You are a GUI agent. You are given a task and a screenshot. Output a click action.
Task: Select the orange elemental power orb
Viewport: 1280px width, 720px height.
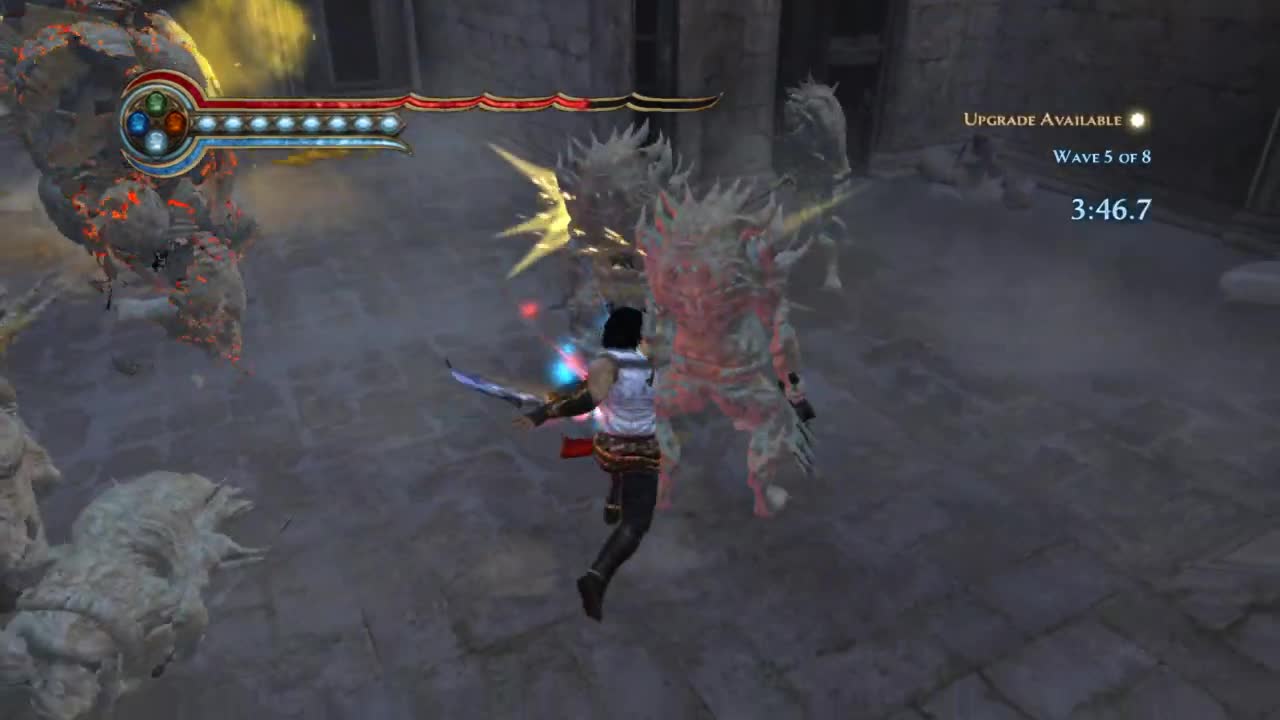175,121
